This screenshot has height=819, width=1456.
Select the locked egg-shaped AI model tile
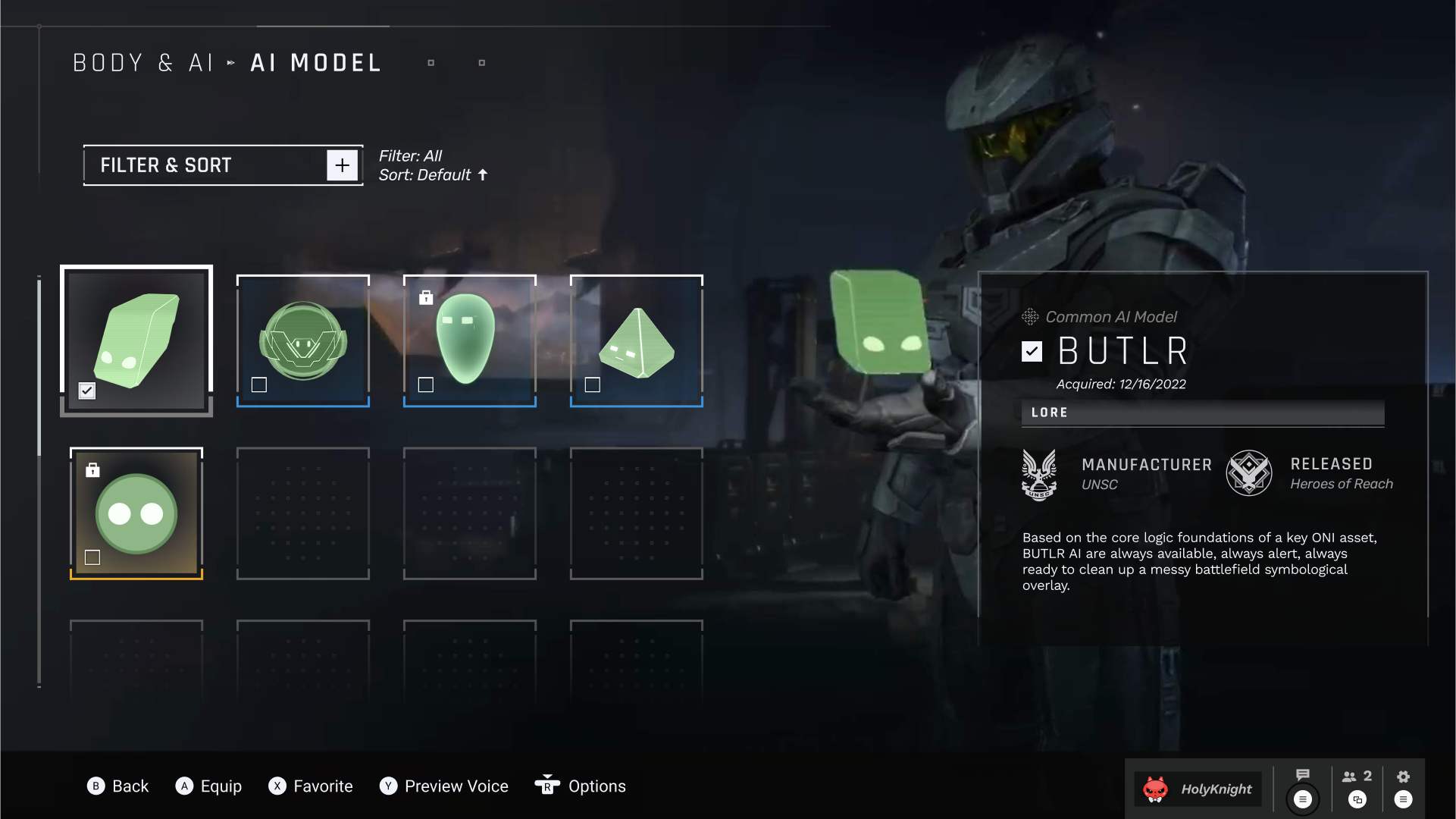click(x=470, y=341)
